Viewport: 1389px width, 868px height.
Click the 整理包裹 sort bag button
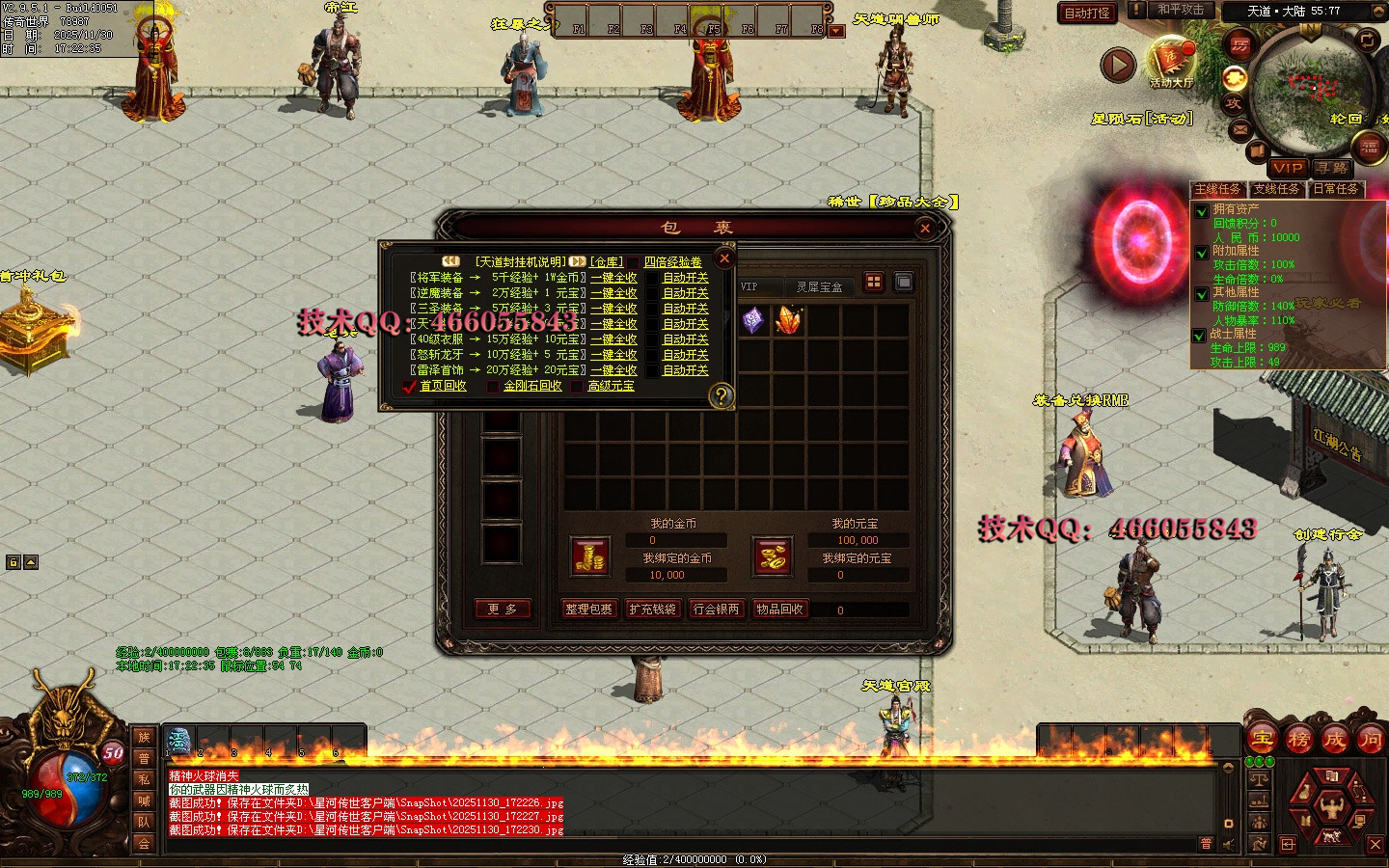pyautogui.click(x=588, y=609)
